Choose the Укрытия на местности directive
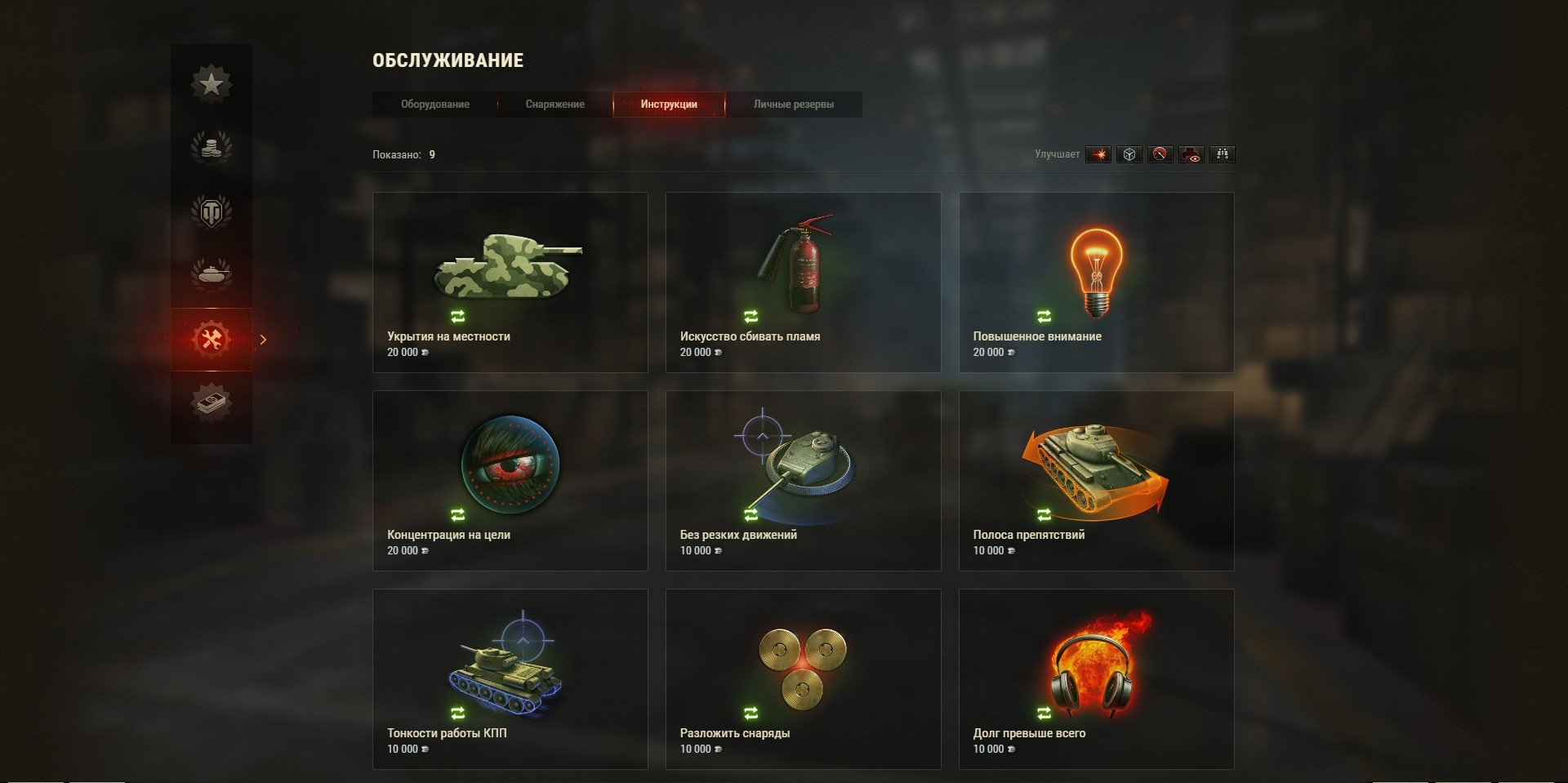 click(x=510, y=283)
